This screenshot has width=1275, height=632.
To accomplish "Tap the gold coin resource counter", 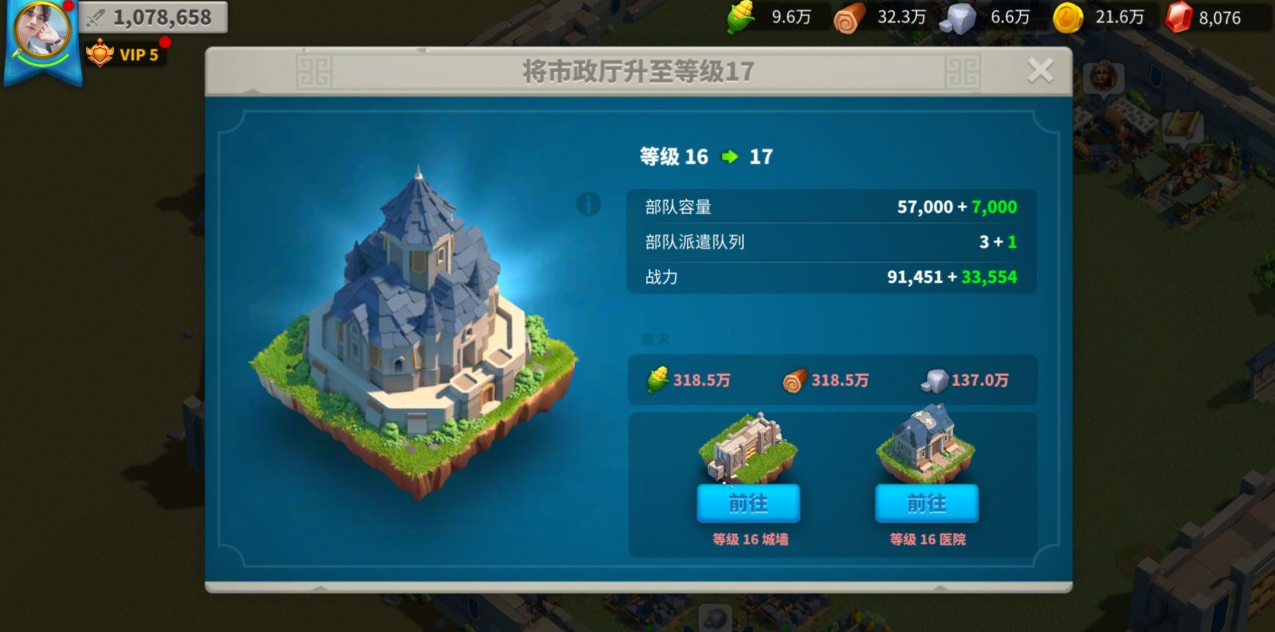I will point(1100,17).
